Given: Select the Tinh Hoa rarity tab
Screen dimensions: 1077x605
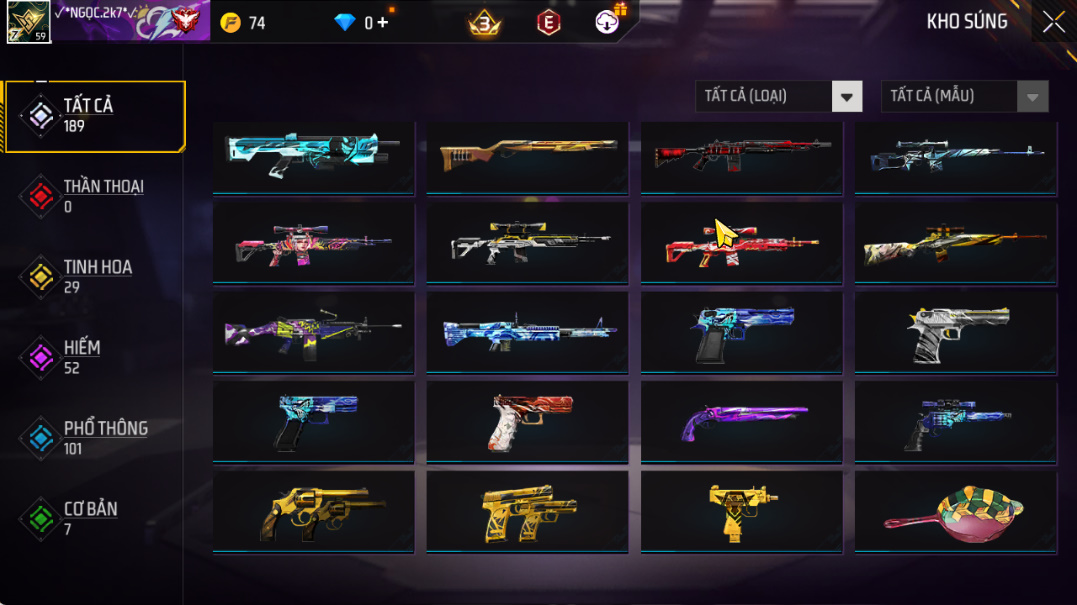Looking at the screenshot, I should pos(95,277).
